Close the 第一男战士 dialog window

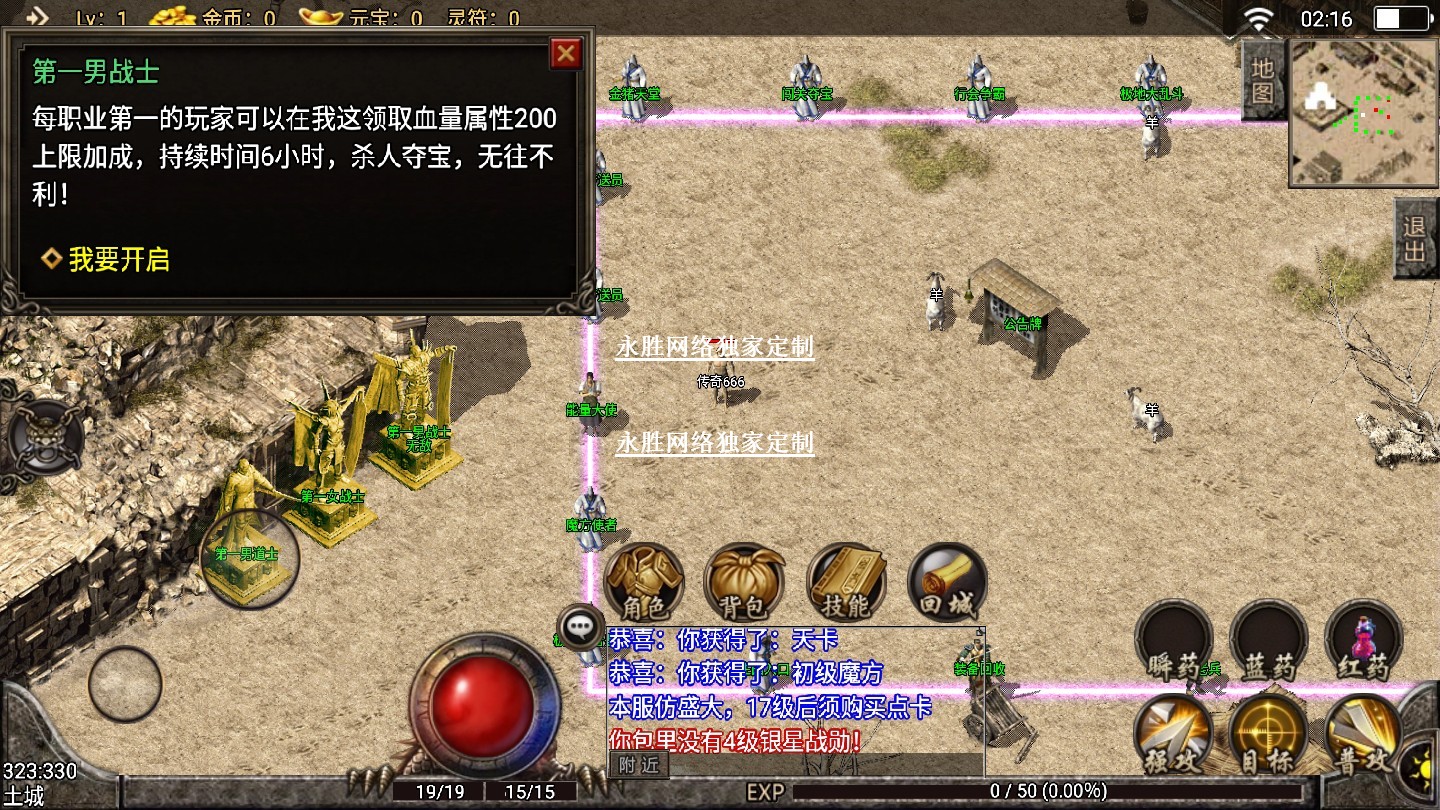[x=566, y=53]
